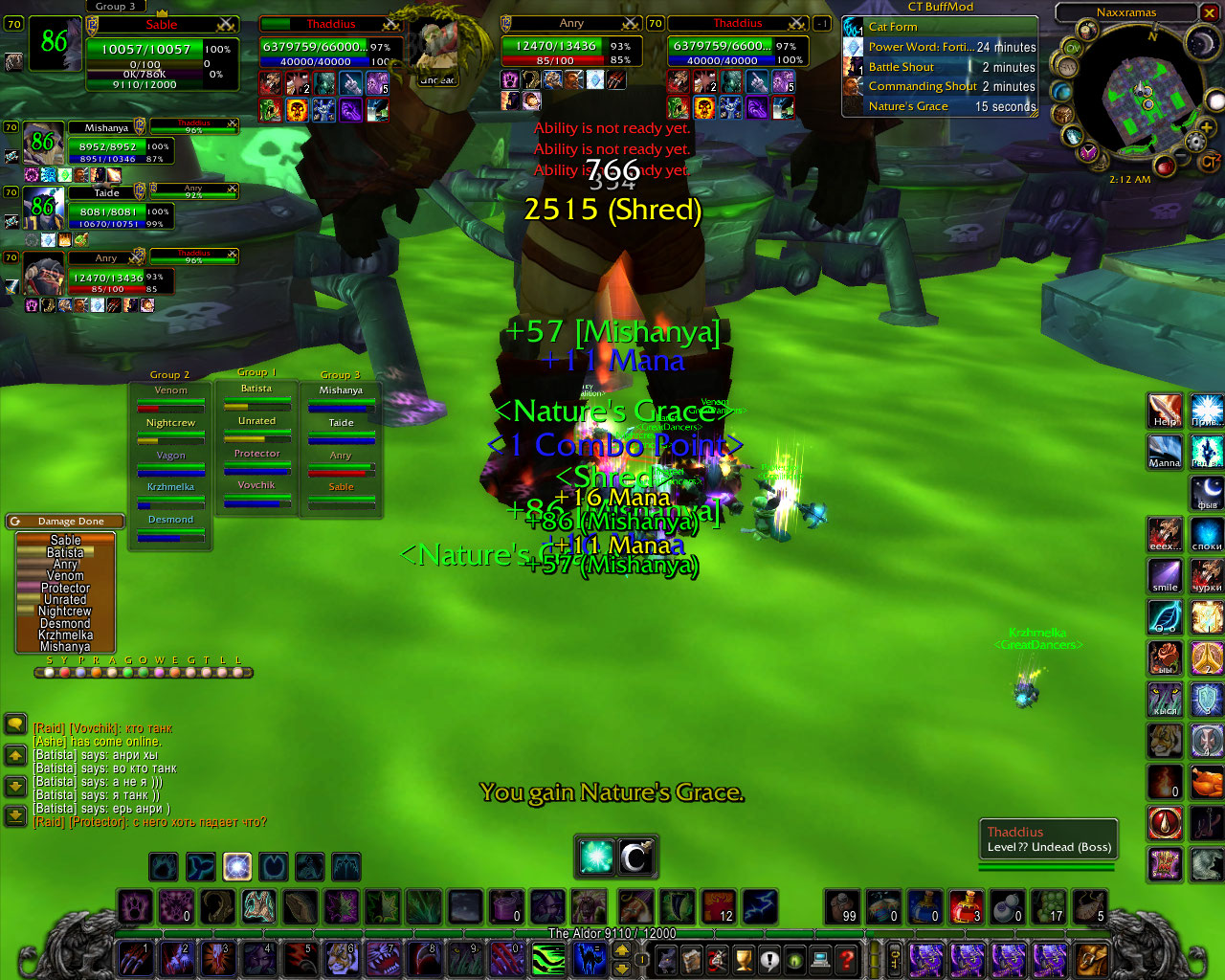Open the red question mark help menu
The image size is (1225, 980).
pos(846,958)
